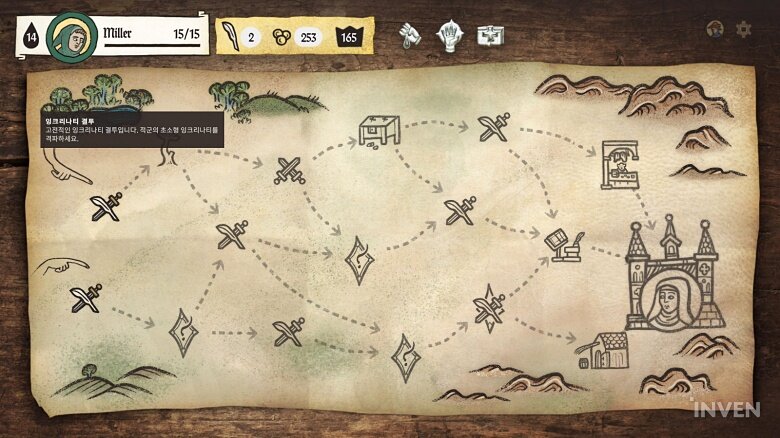780x438 pixels.
Task: Open the open-book icon in top bar
Action: (490, 37)
